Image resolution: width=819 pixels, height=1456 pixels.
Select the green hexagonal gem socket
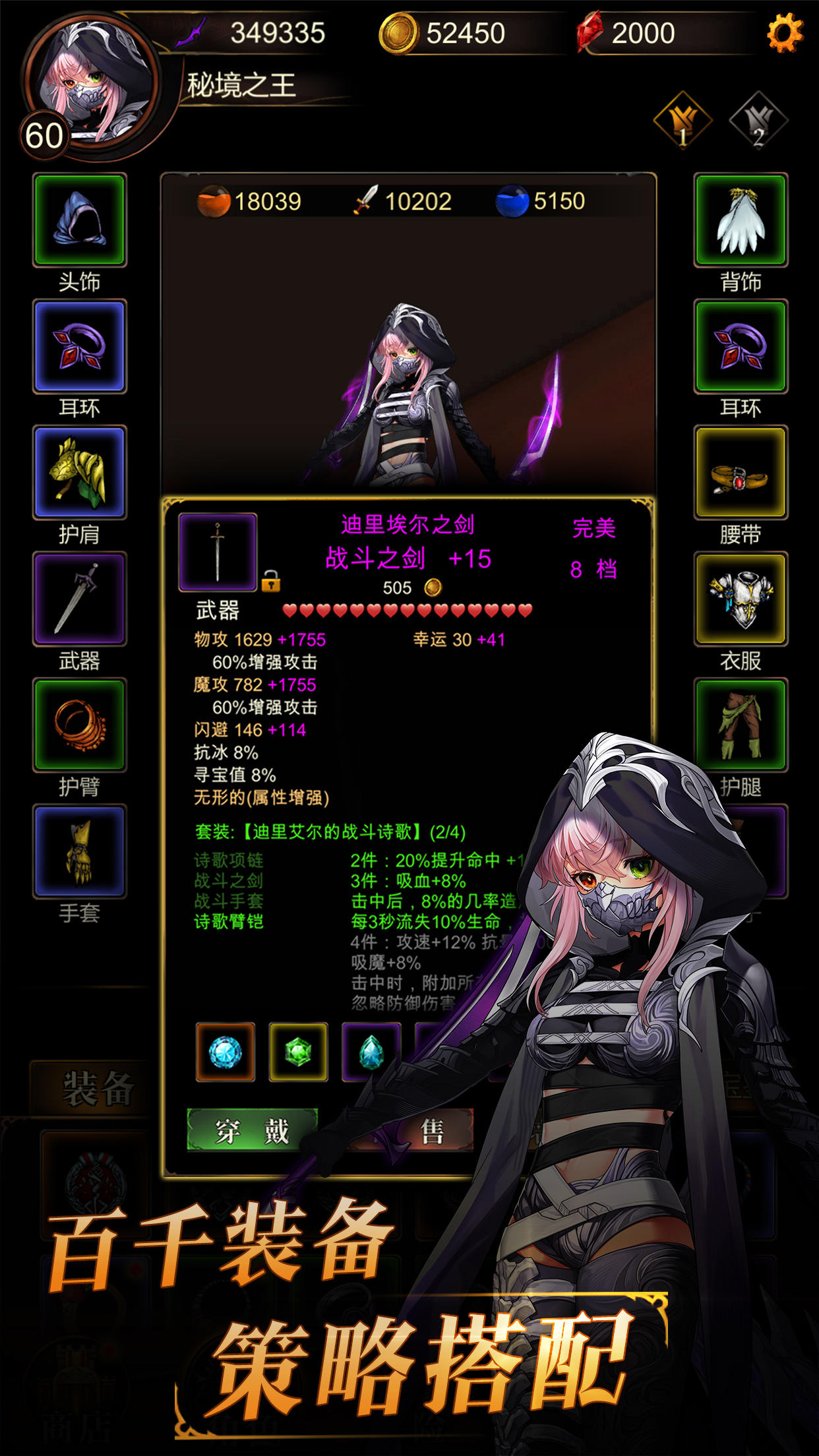(x=298, y=1052)
